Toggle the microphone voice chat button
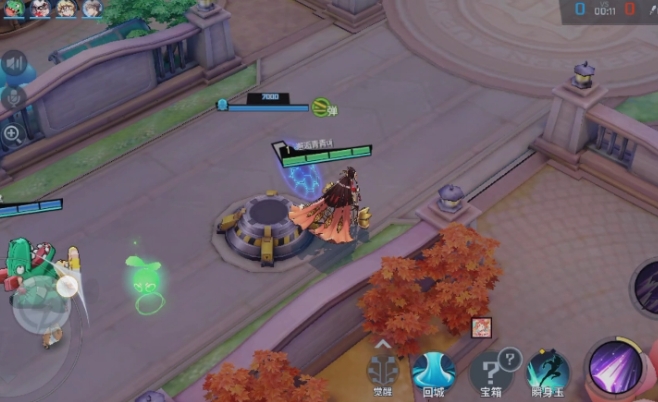The width and height of the screenshot is (658, 402). [x=14, y=98]
